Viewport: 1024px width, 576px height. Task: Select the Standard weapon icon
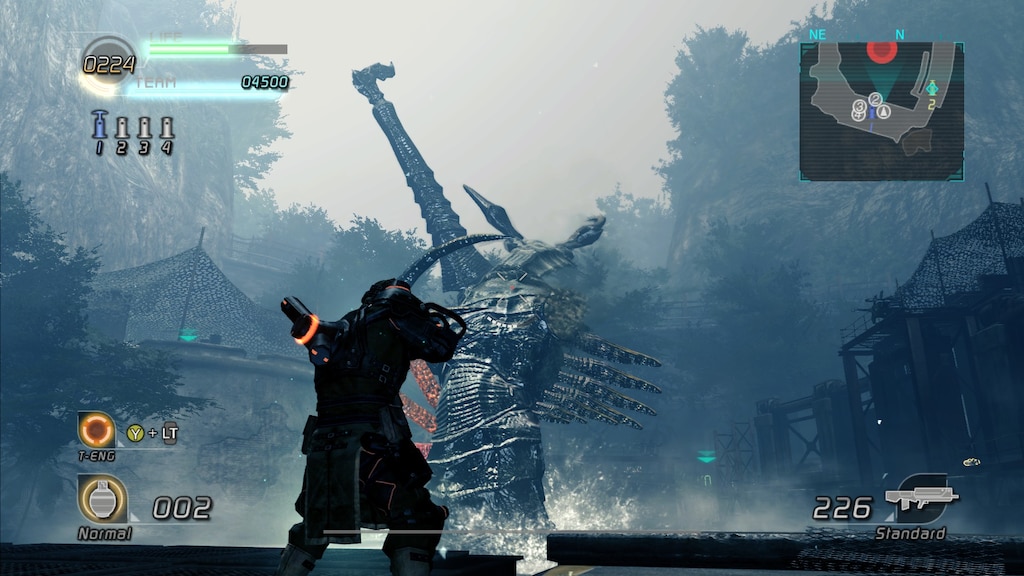[x=921, y=497]
